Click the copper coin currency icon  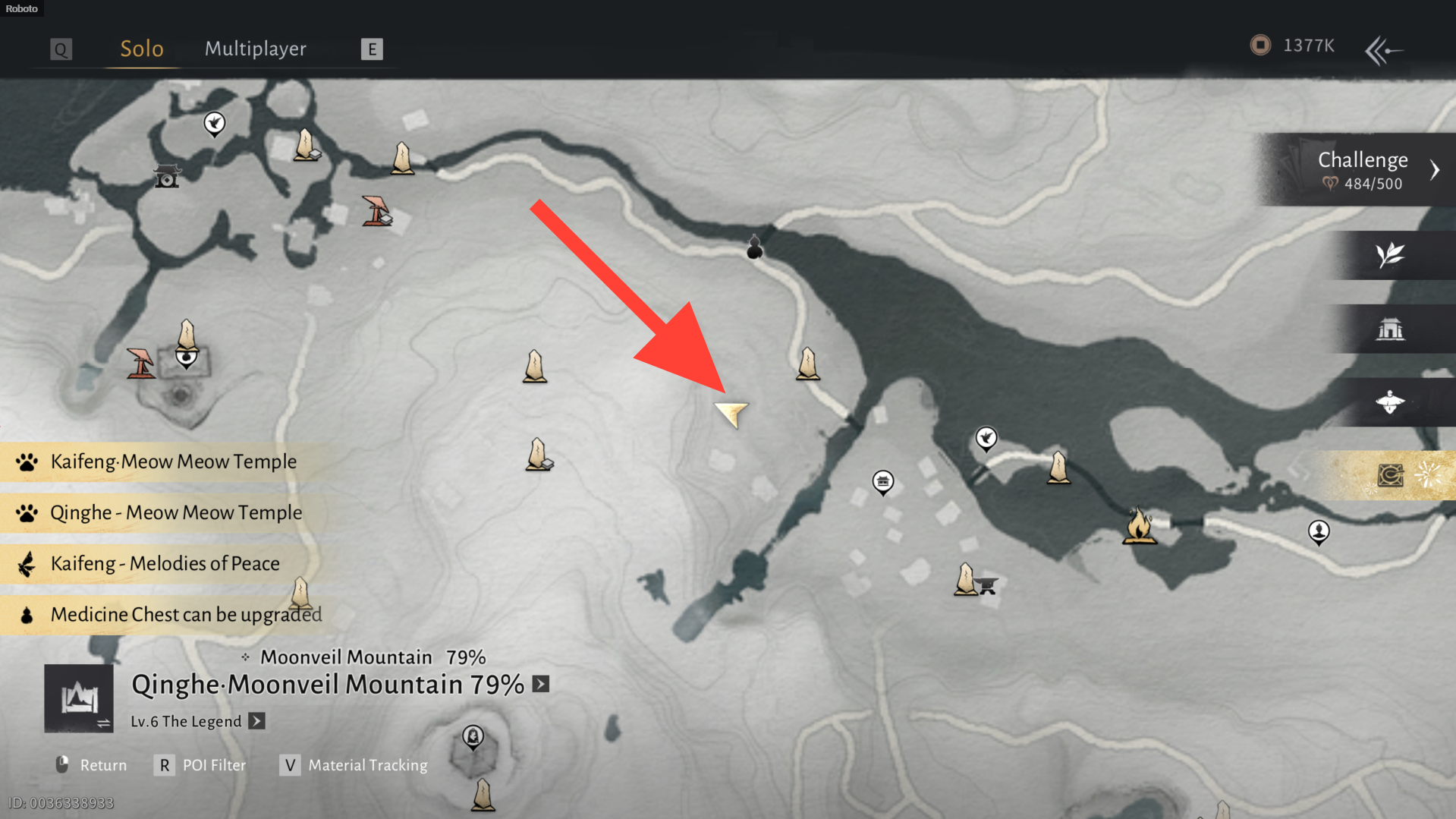point(1260,46)
